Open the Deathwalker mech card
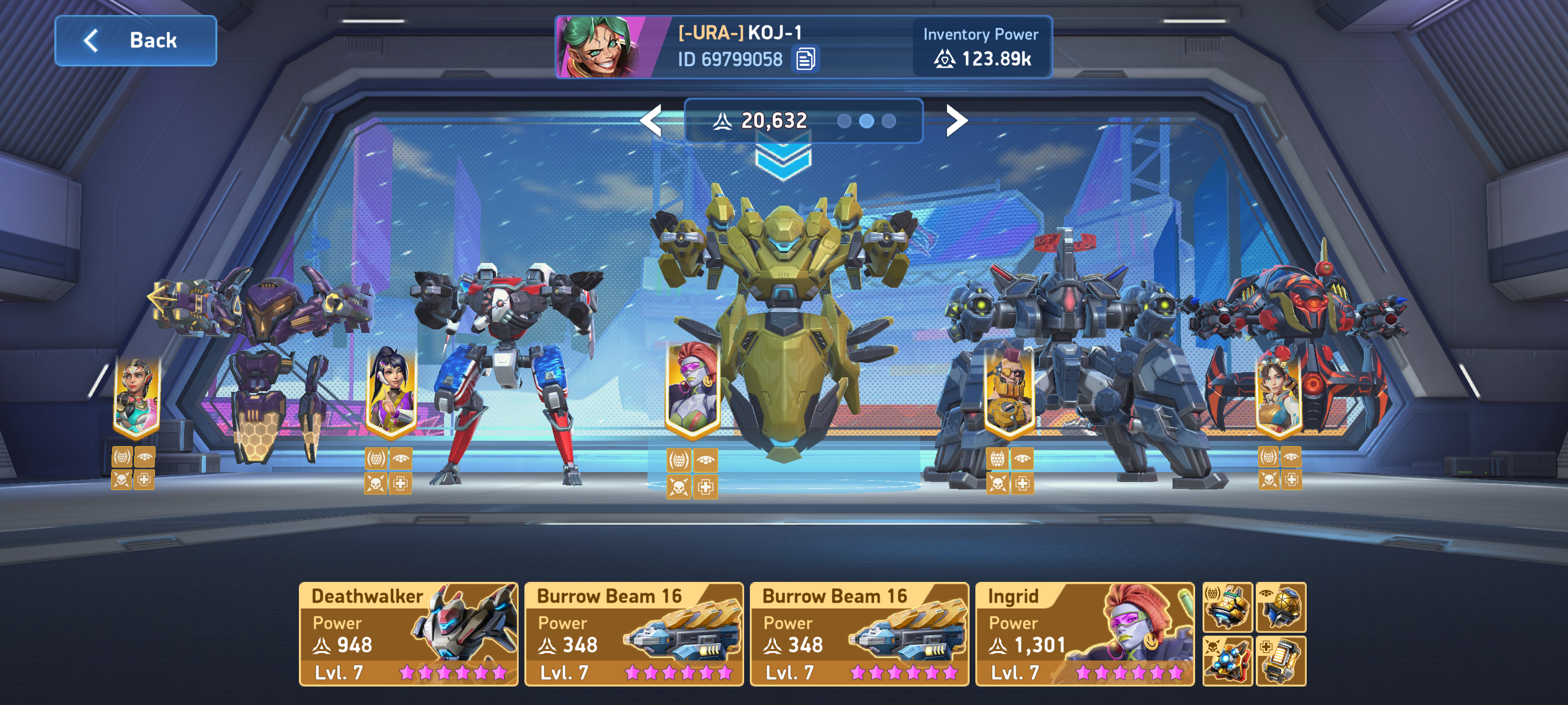The height and width of the screenshot is (705, 1568). point(408,633)
